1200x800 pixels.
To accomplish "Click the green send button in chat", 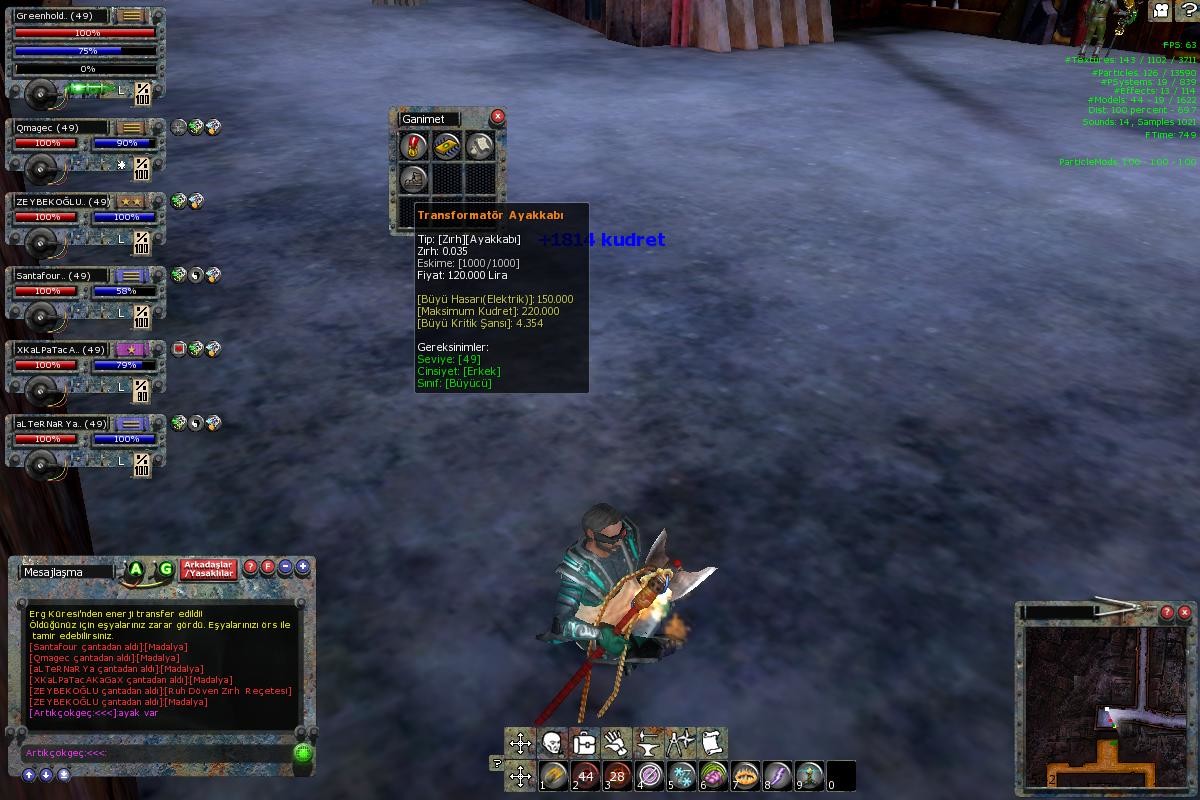I will (303, 753).
